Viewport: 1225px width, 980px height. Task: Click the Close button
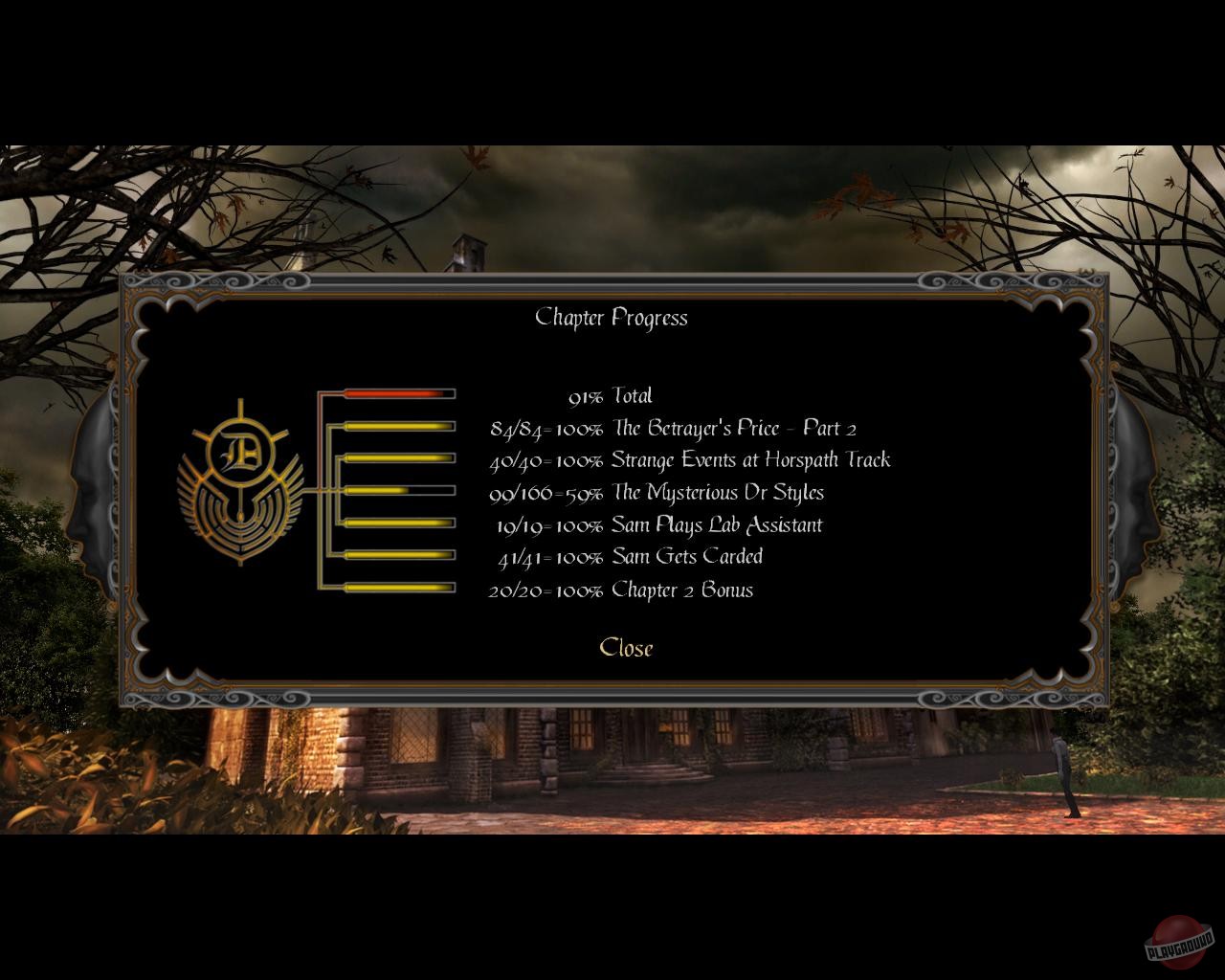pos(626,648)
